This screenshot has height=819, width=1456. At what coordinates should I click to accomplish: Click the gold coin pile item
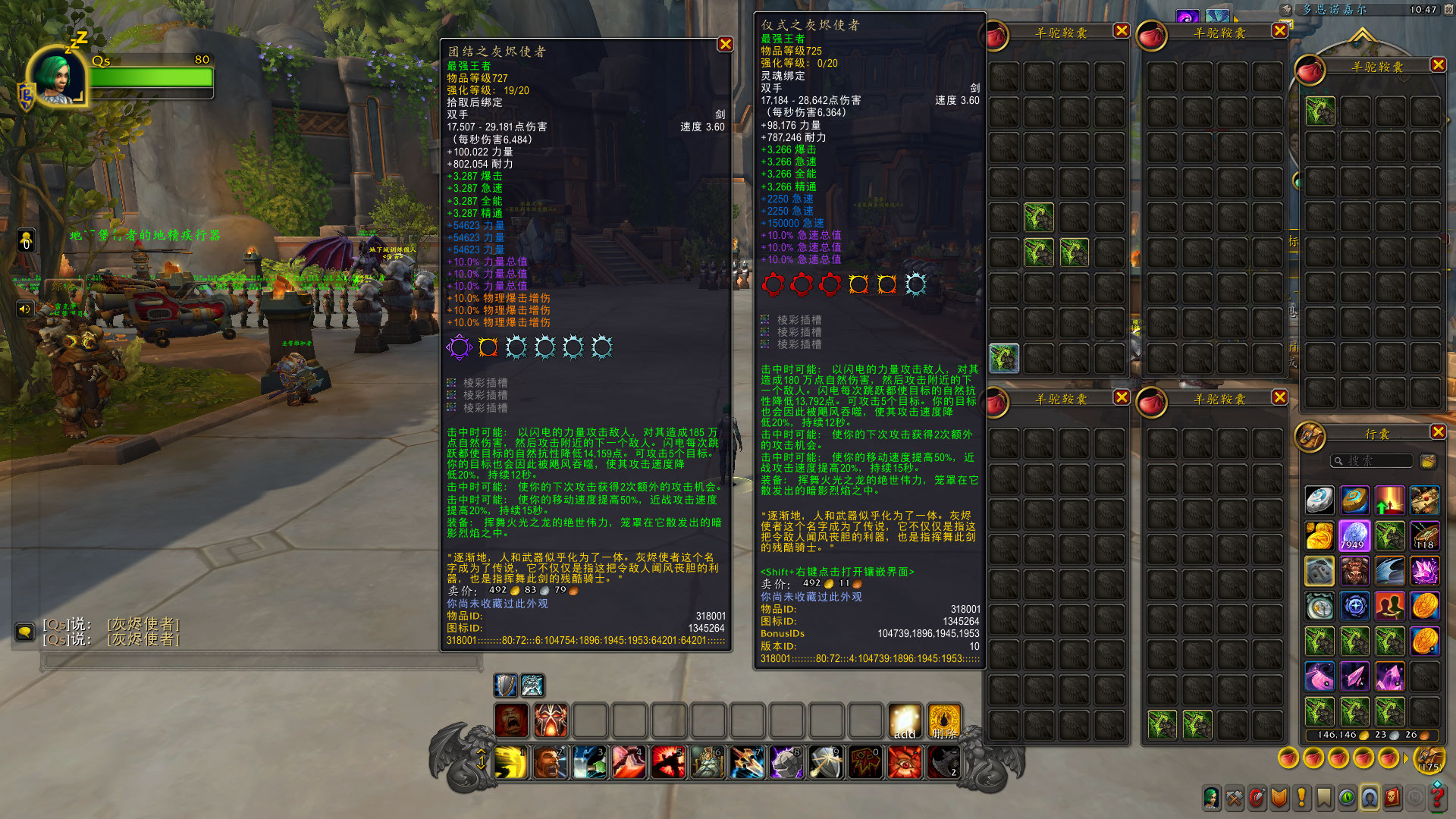point(1319,535)
